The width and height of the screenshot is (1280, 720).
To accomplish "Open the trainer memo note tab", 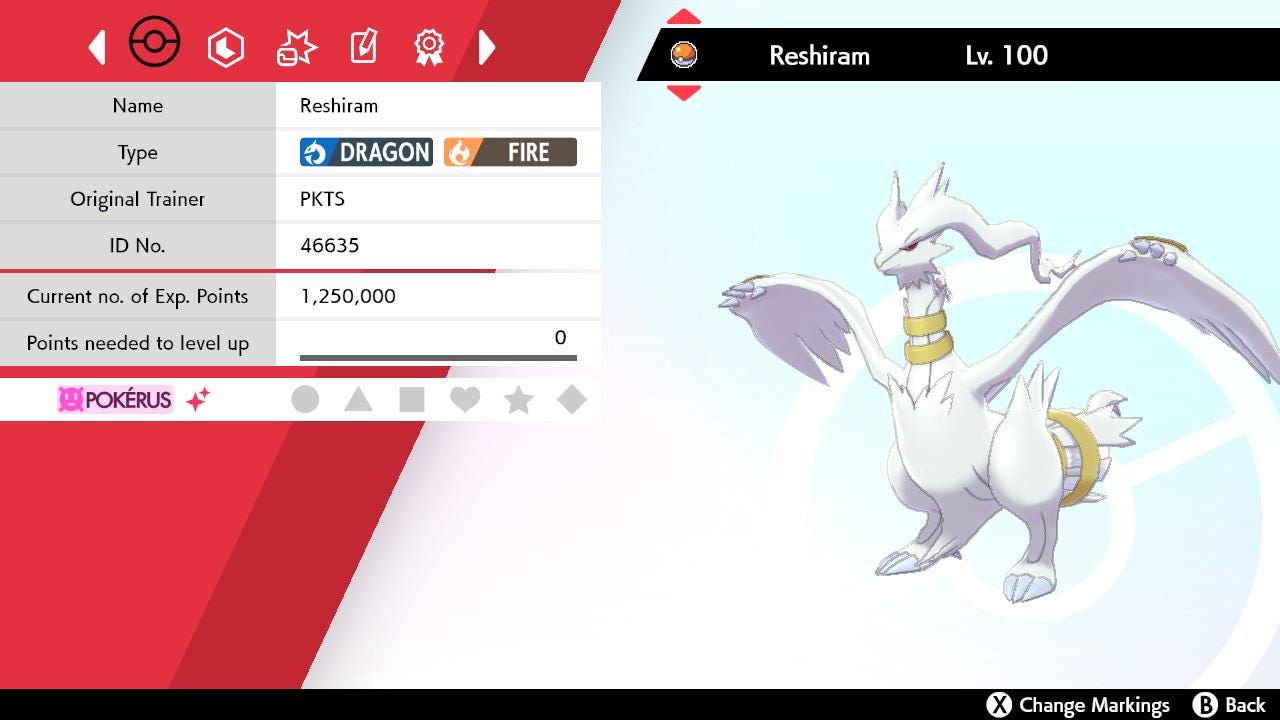I will [x=363, y=47].
